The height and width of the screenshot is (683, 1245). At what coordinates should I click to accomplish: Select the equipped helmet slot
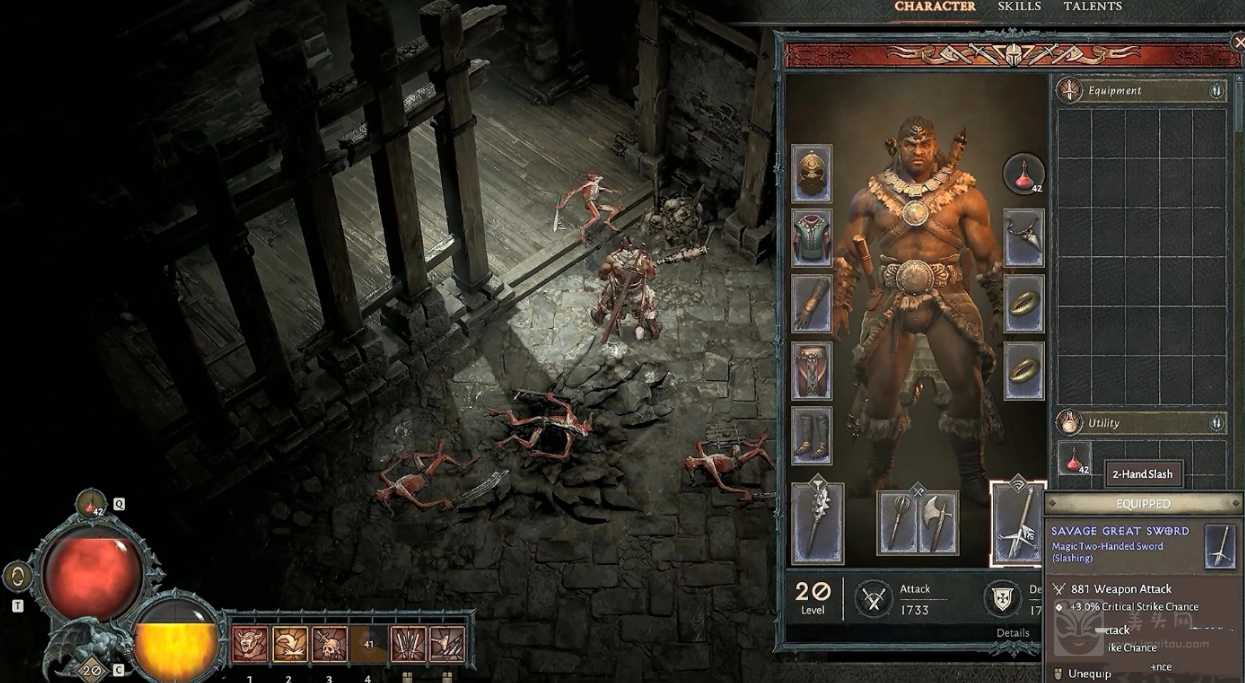[x=811, y=174]
